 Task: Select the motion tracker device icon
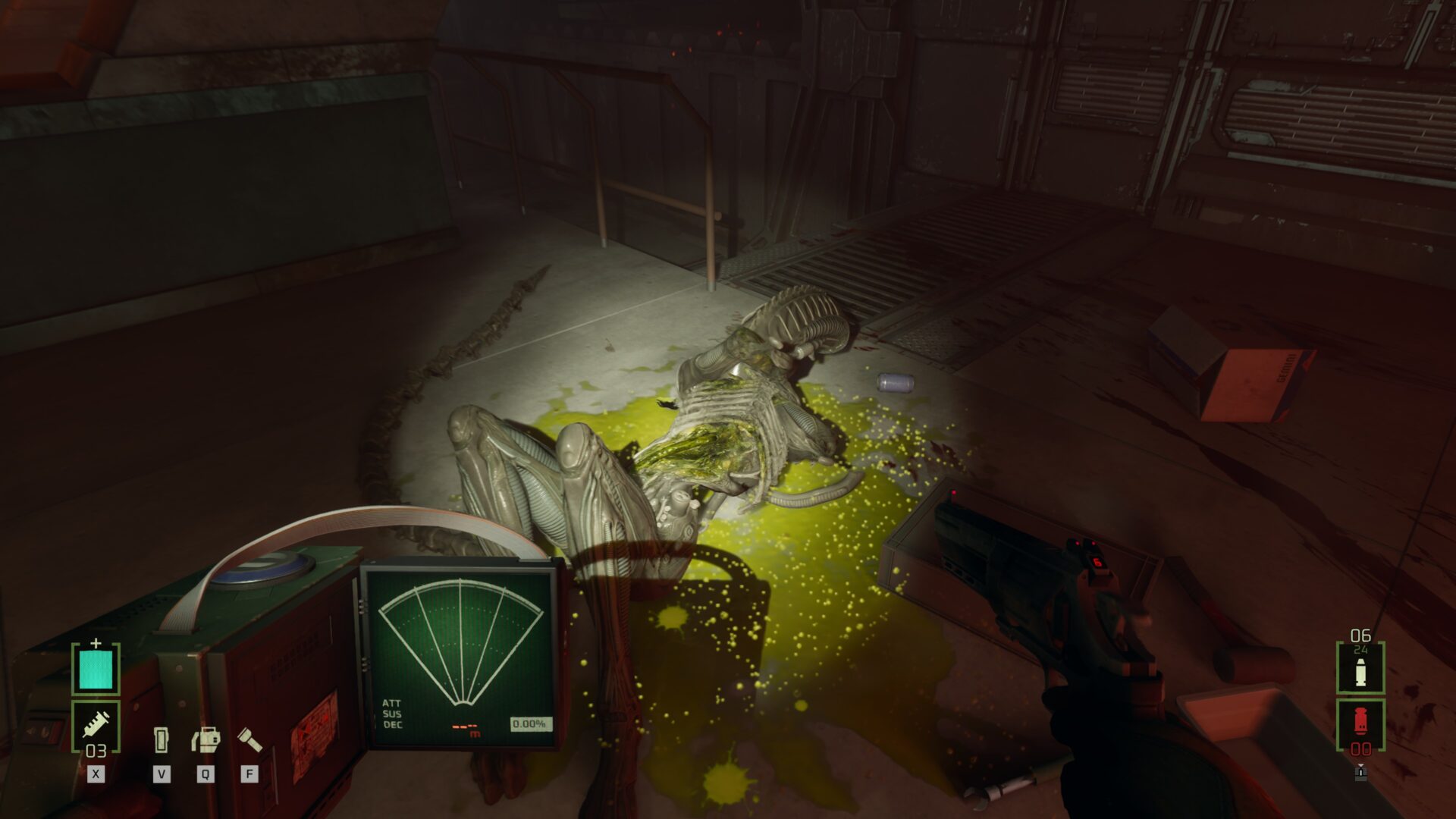coord(161,739)
